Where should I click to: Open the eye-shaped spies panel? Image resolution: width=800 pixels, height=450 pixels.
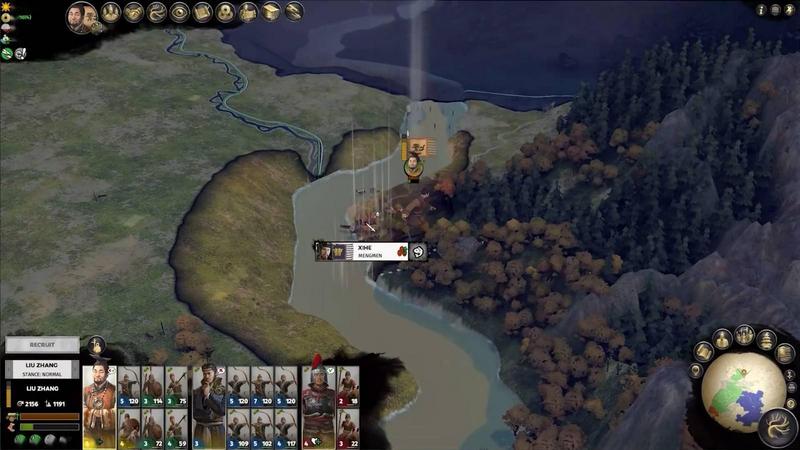[x=180, y=12]
